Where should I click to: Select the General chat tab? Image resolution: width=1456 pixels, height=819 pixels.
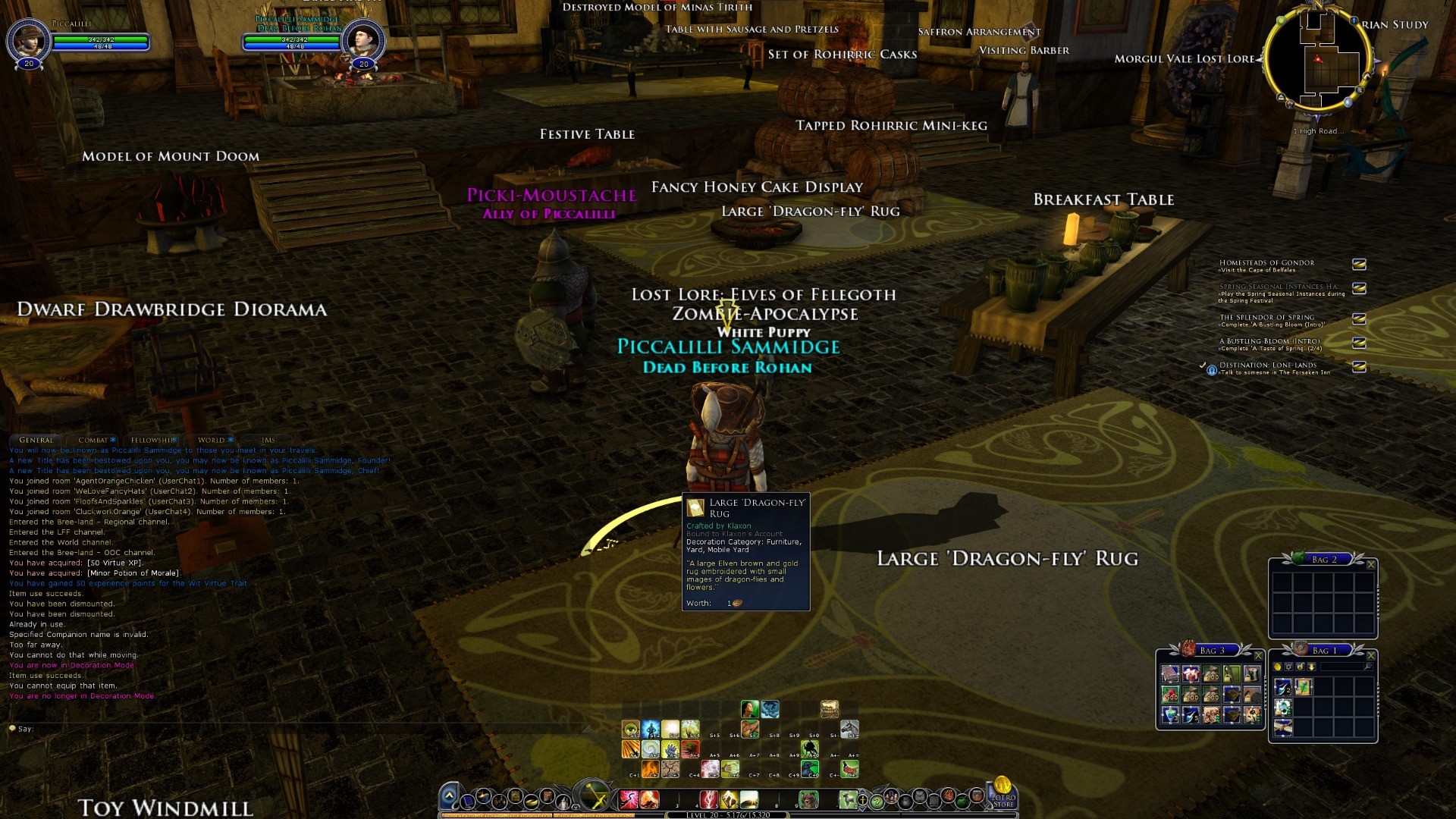coord(36,440)
